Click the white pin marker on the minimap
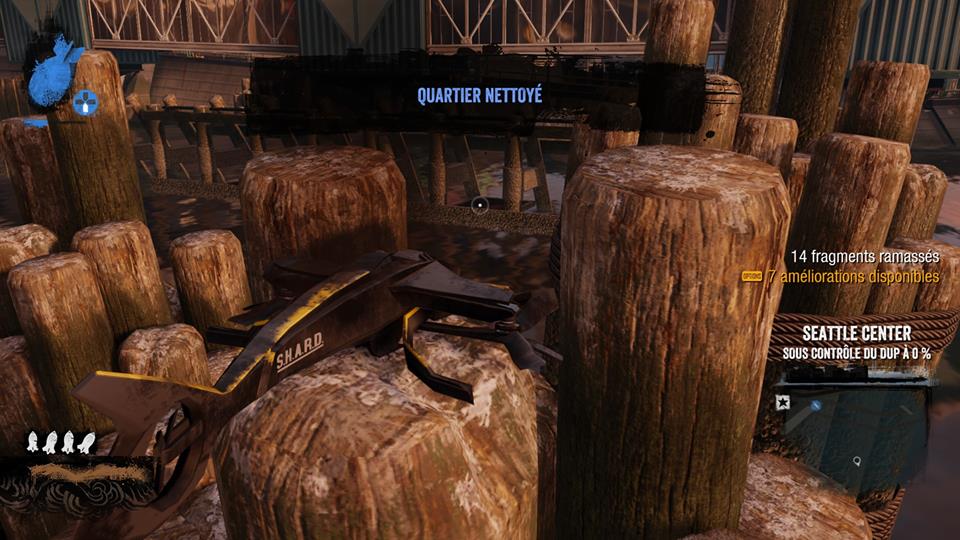The height and width of the screenshot is (540, 960). (x=857, y=461)
